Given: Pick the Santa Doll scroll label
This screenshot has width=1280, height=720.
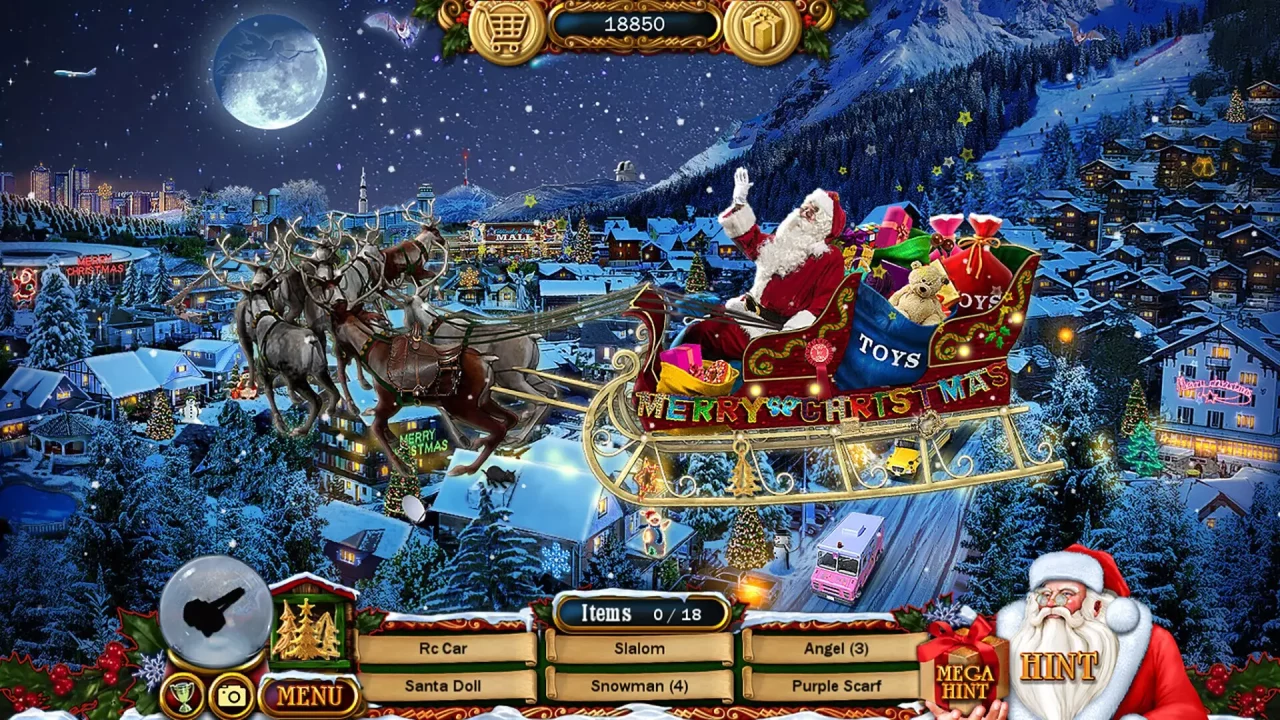Looking at the screenshot, I should (x=443, y=686).
